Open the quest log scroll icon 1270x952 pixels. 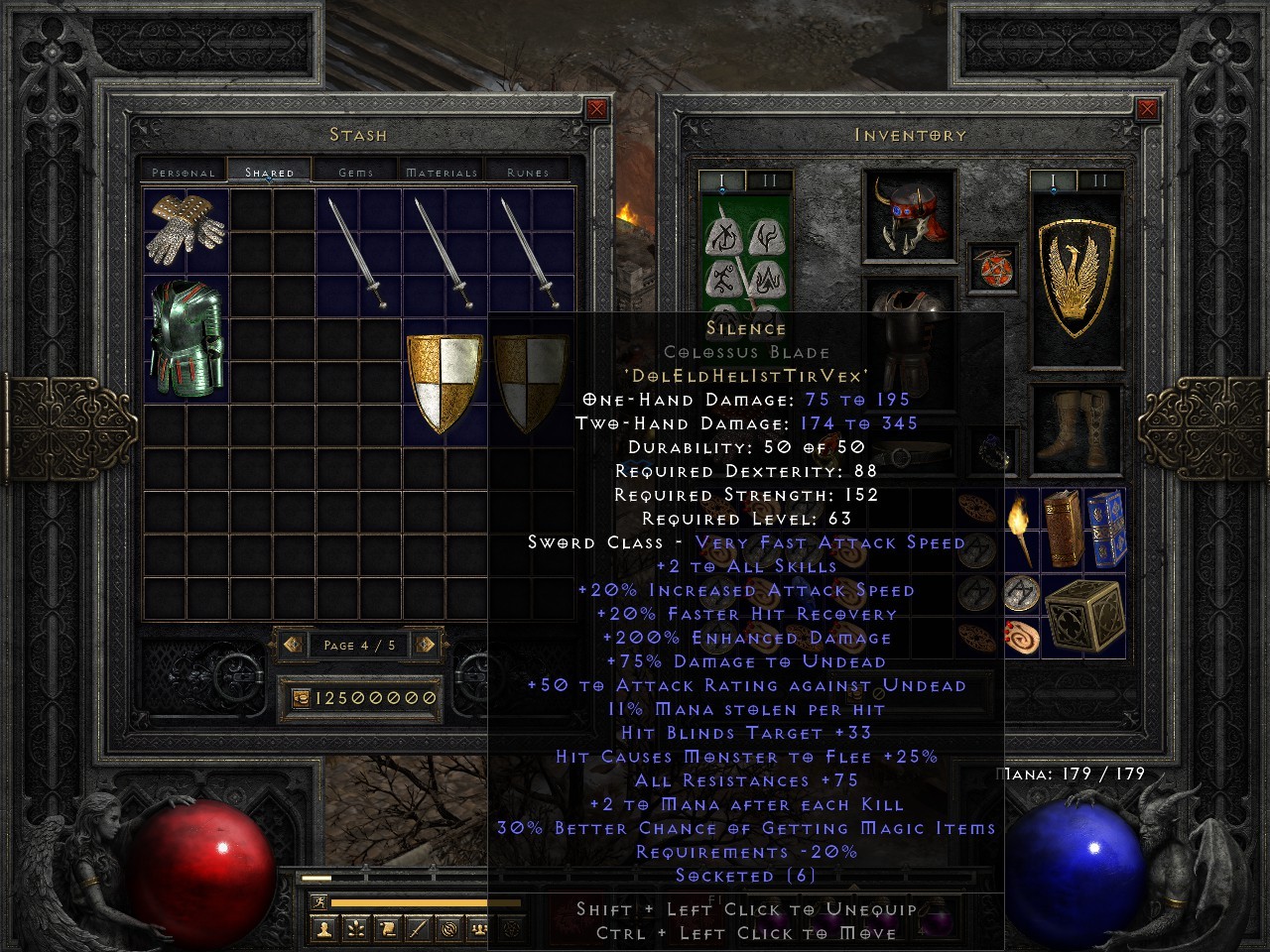(x=387, y=928)
